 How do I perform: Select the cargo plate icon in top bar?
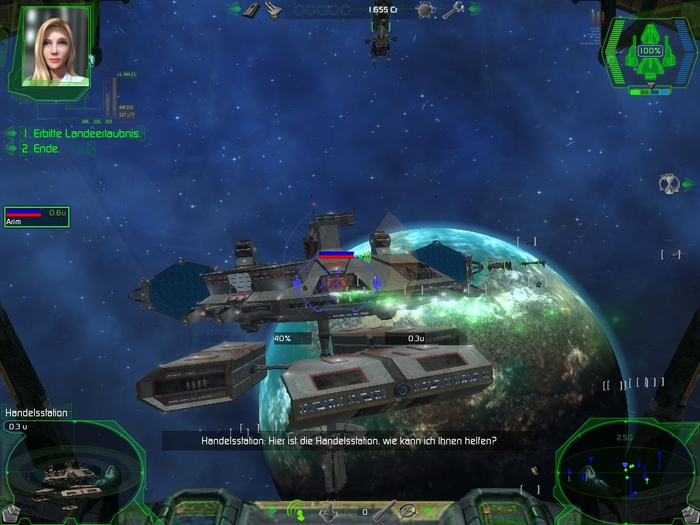[252, 10]
